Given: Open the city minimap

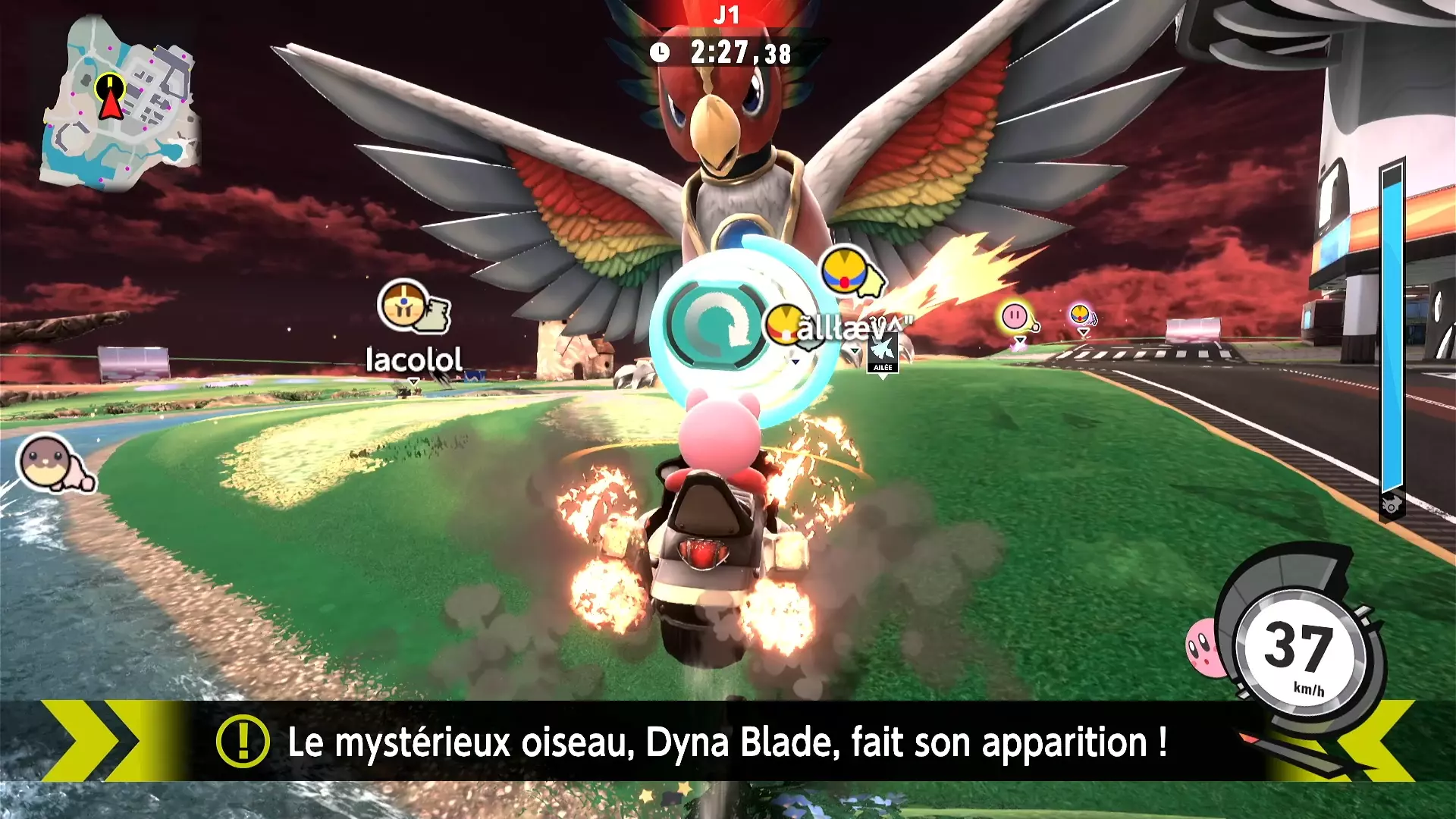Looking at the screenshot, I should tap(120, 102).
